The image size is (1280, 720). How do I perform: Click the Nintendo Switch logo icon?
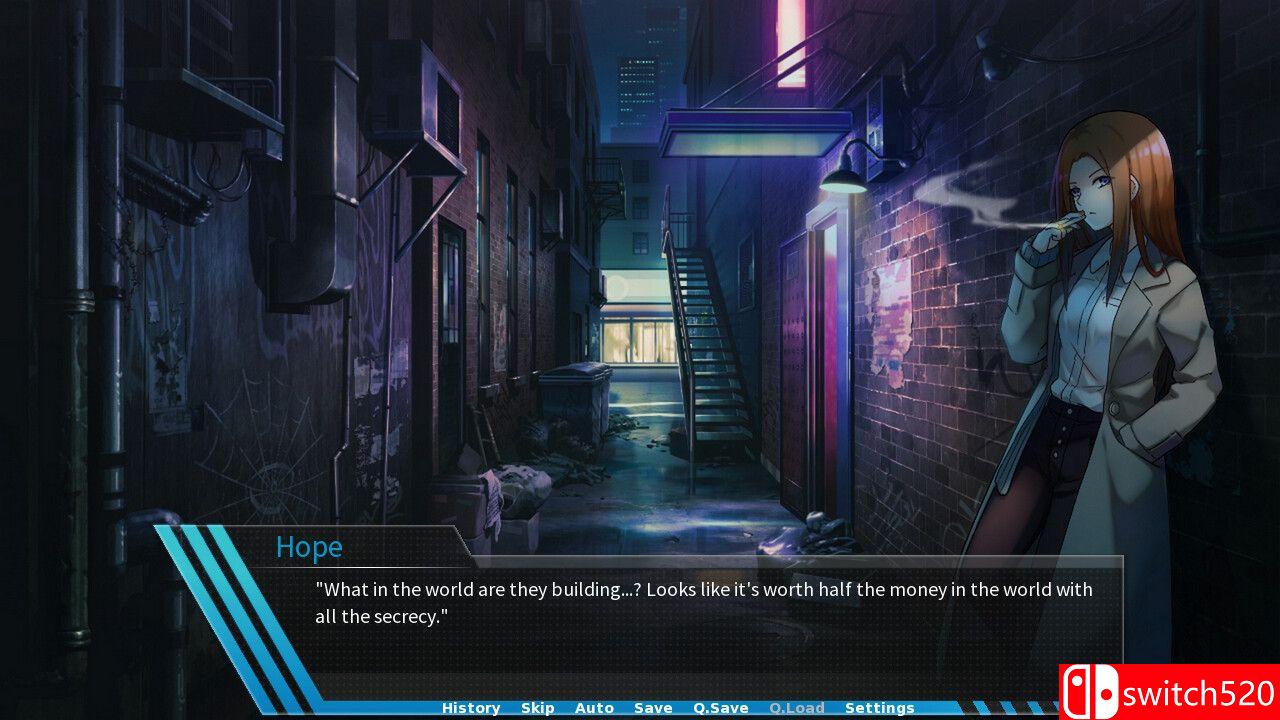[x=1092, y=690]
